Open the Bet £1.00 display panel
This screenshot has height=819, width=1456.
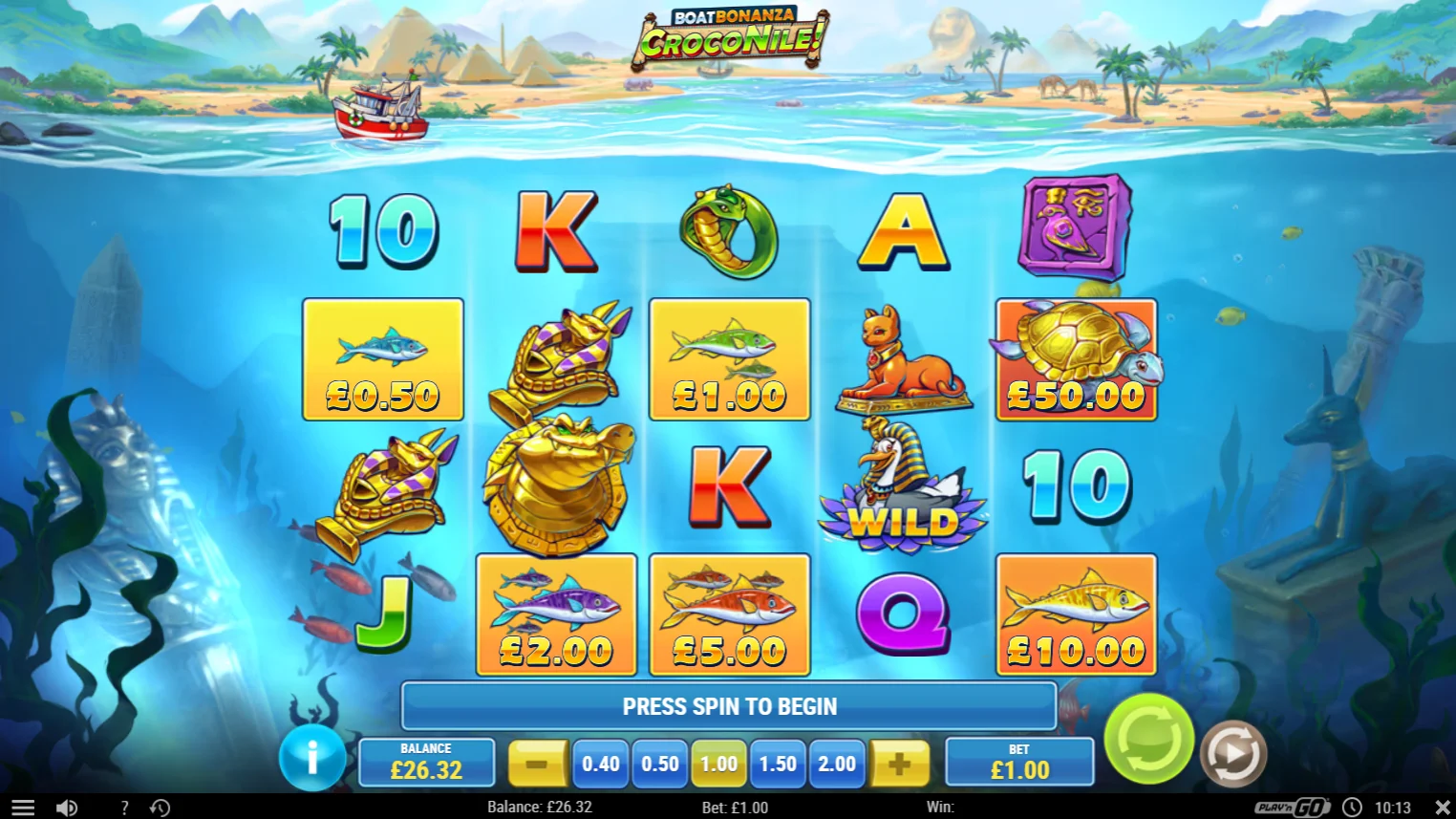(1019, 762)
